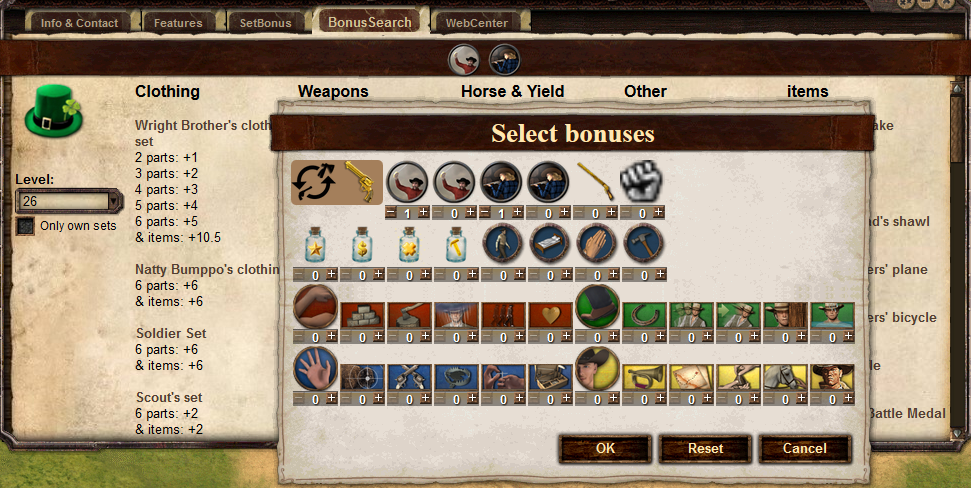Cancel the Select bonuses dialog

tap(804, 449)
